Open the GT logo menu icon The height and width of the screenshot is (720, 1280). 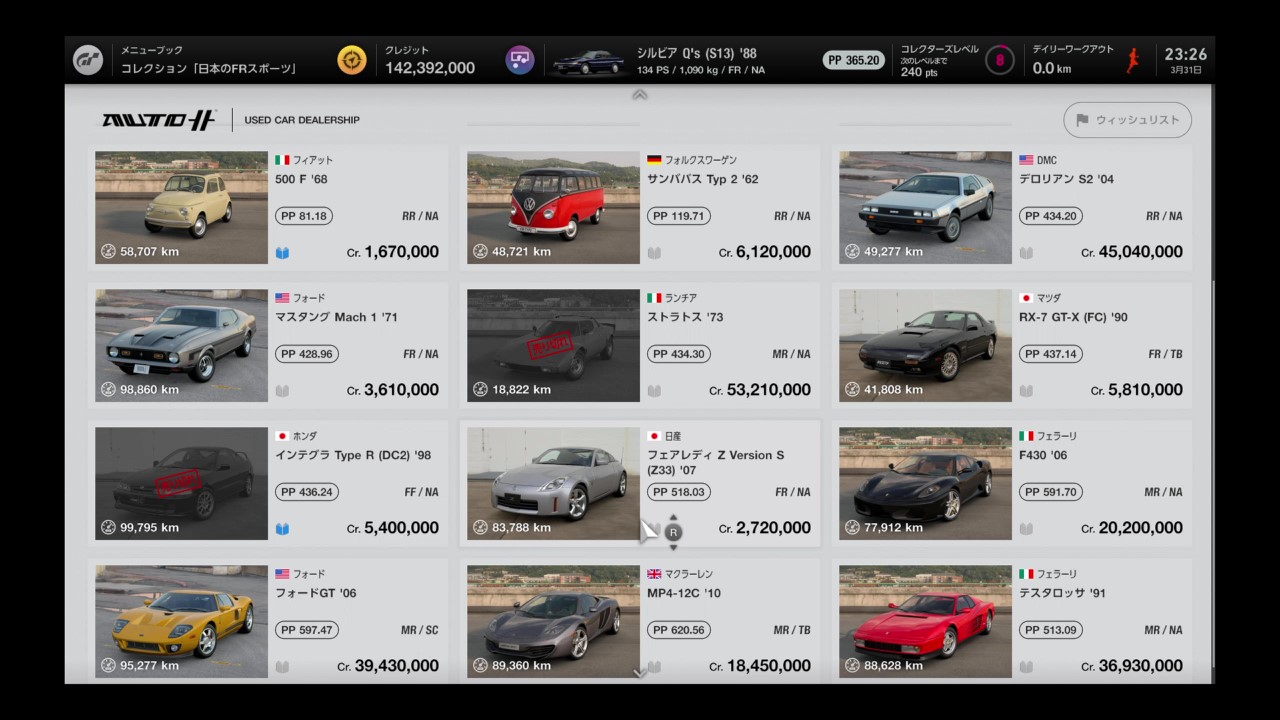[x=88, y=60]
